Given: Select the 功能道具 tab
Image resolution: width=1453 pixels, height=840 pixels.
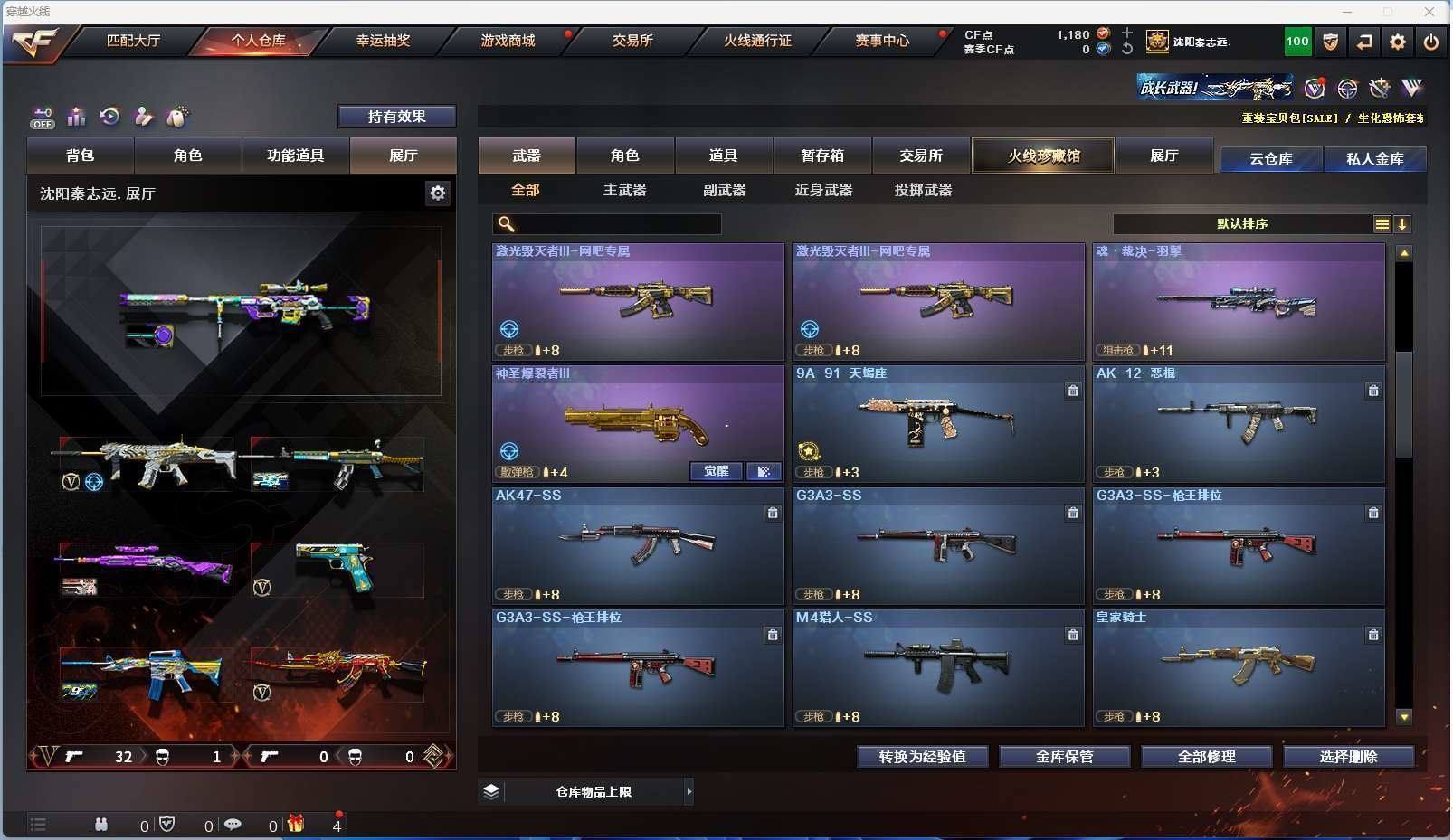Looking at the screenshot, I should (x=295, y=156).
